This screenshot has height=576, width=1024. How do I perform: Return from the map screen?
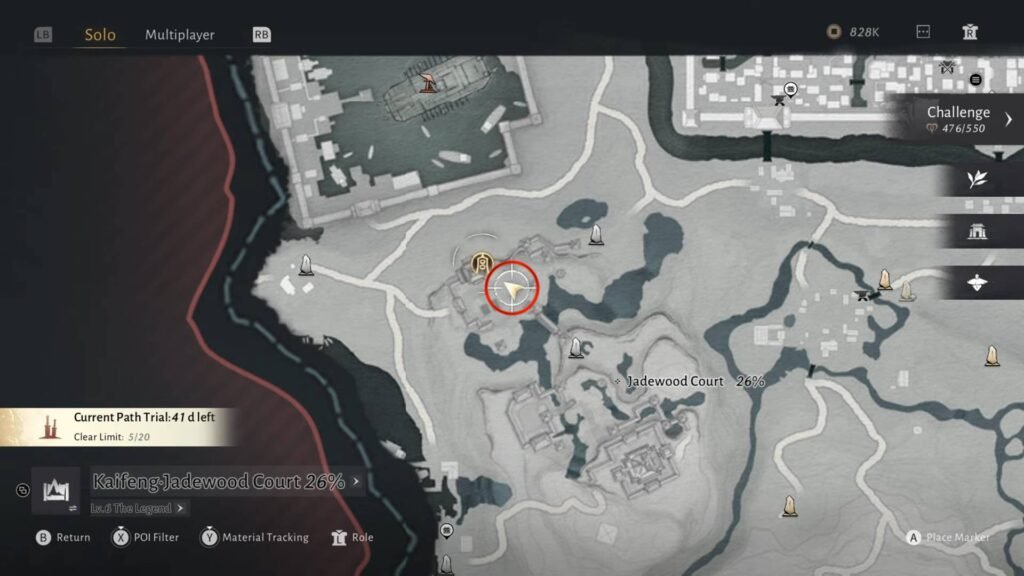[63, 537]
